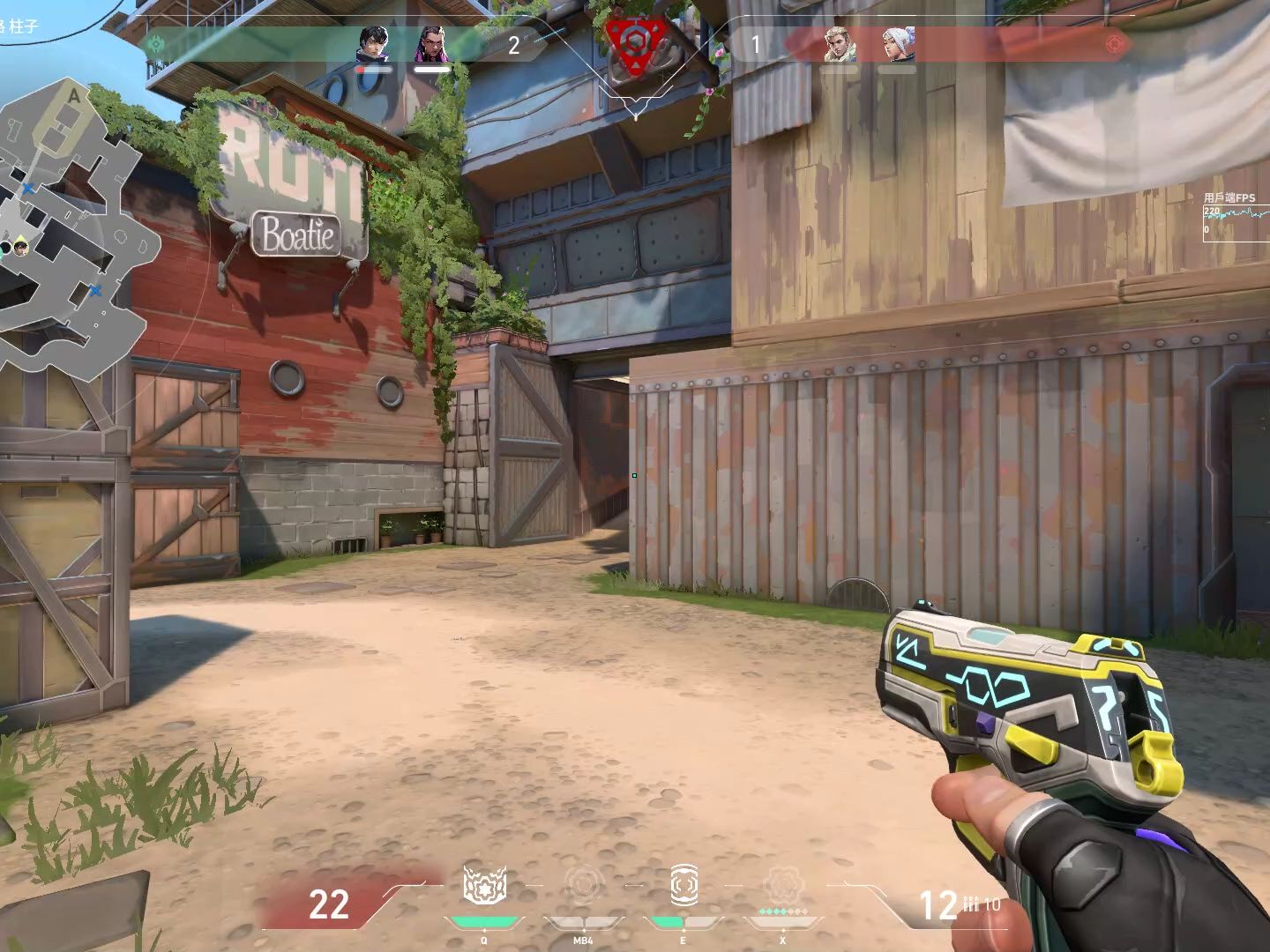1270x952 pixels.
Task: Click the ultimate ability icon with charge pips
Action: click(x=782, y=885)
